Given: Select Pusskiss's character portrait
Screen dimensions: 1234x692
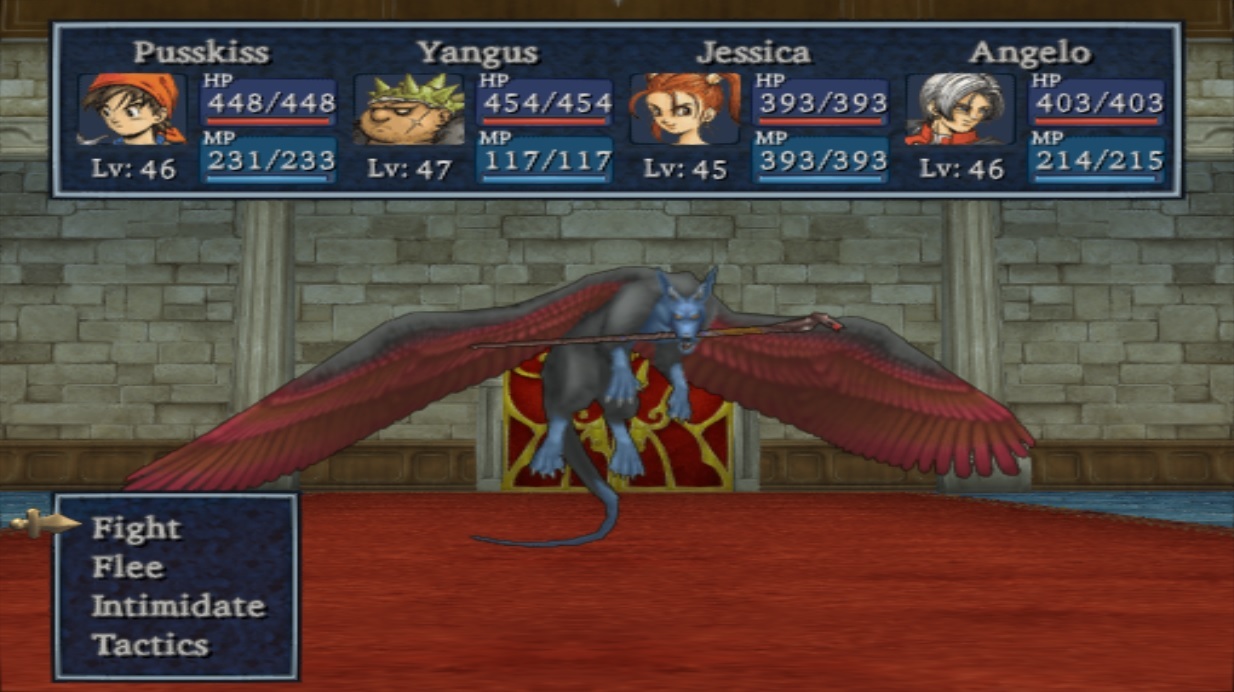Looking at the screenshot, I should [x=132, y=109].
